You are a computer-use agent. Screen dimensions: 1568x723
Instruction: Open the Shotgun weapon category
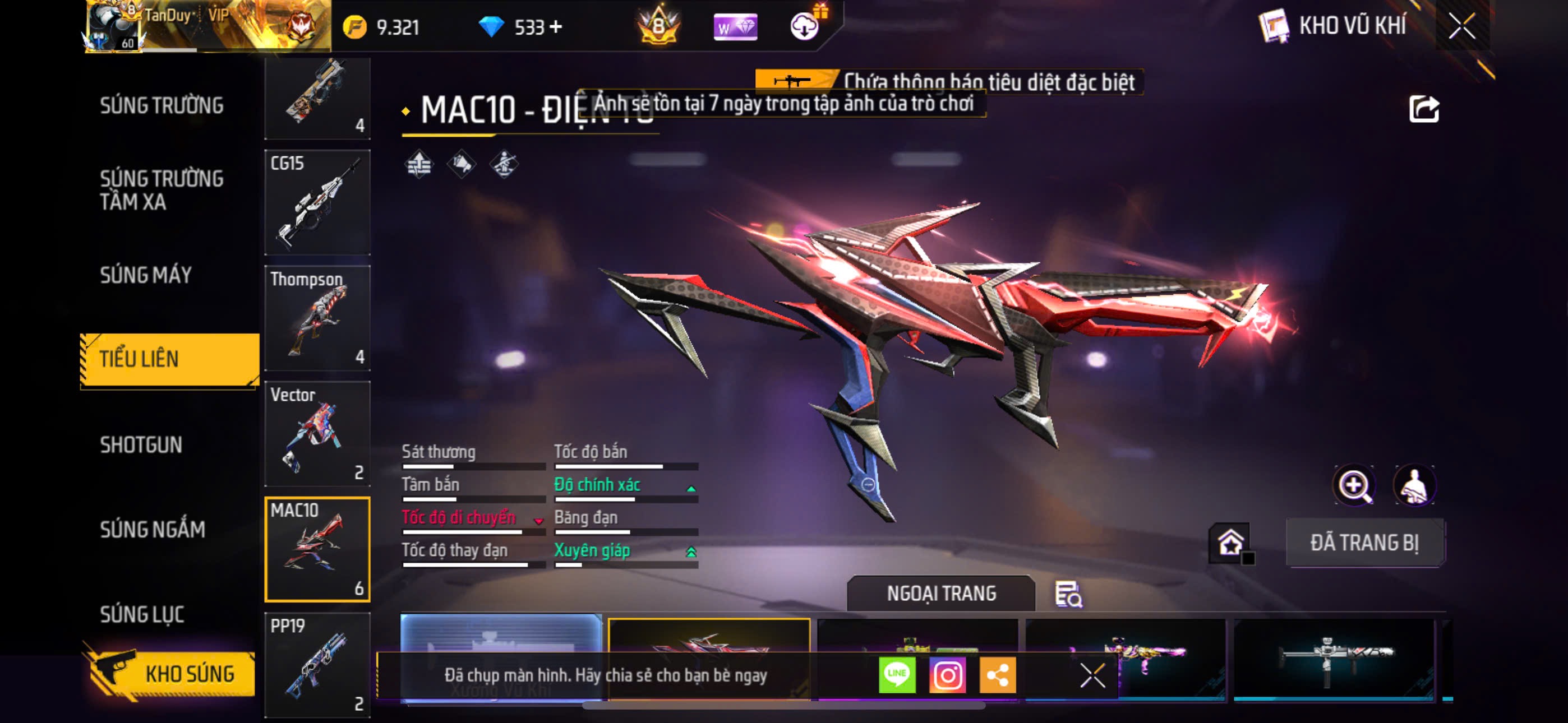pos(141,445)
